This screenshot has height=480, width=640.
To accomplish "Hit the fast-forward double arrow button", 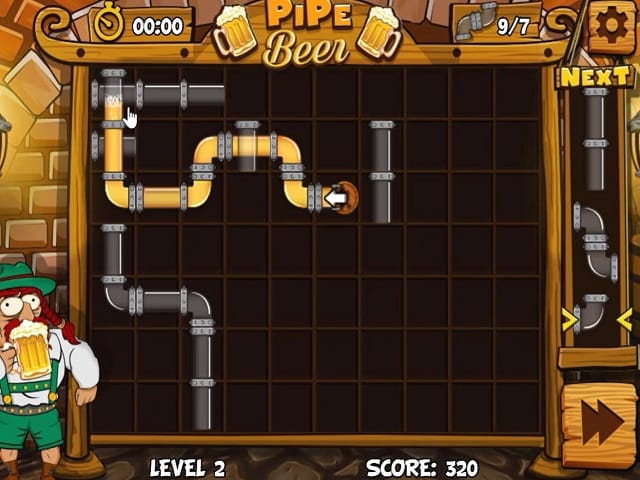I will point(599,424).
